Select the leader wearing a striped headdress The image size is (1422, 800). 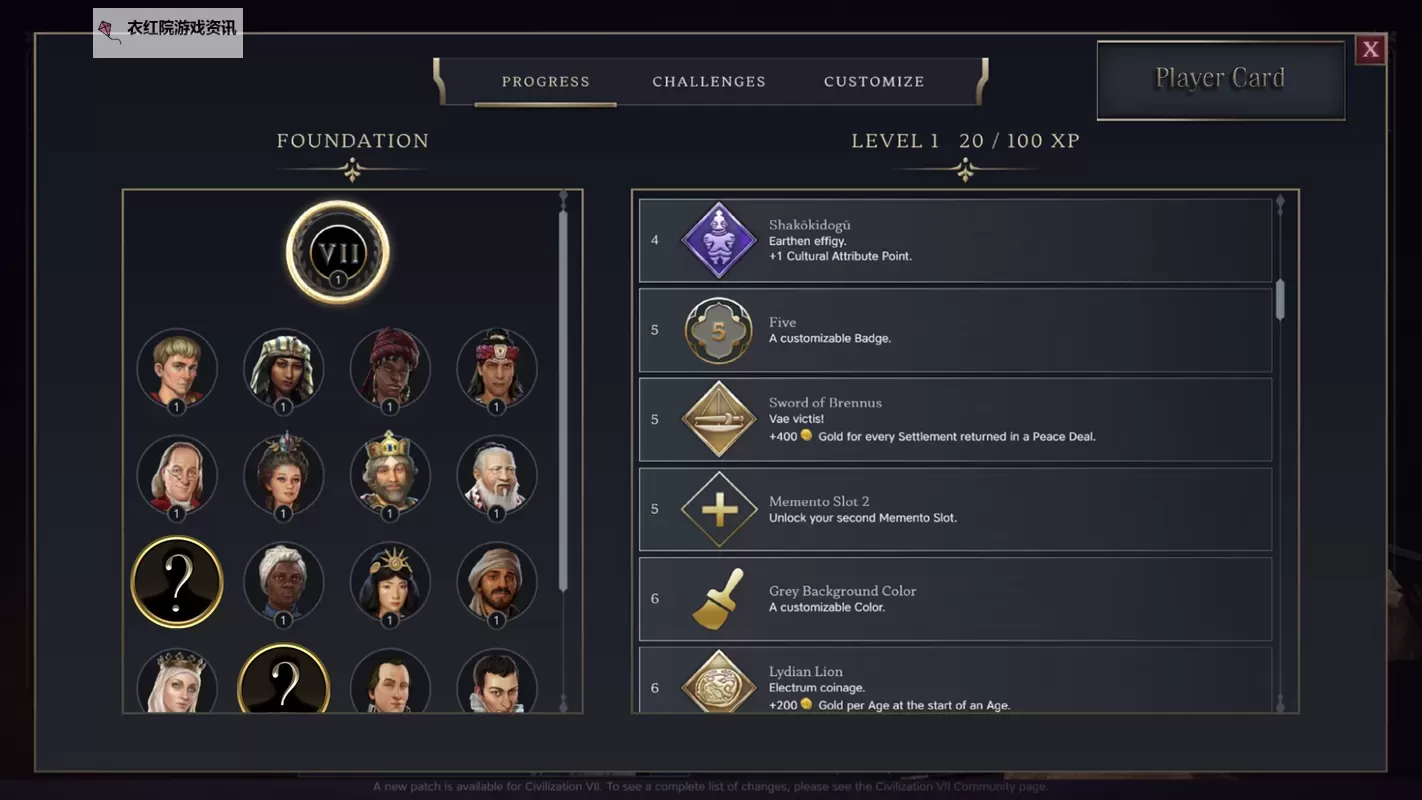pyautogui.click(x=283, y=368)
